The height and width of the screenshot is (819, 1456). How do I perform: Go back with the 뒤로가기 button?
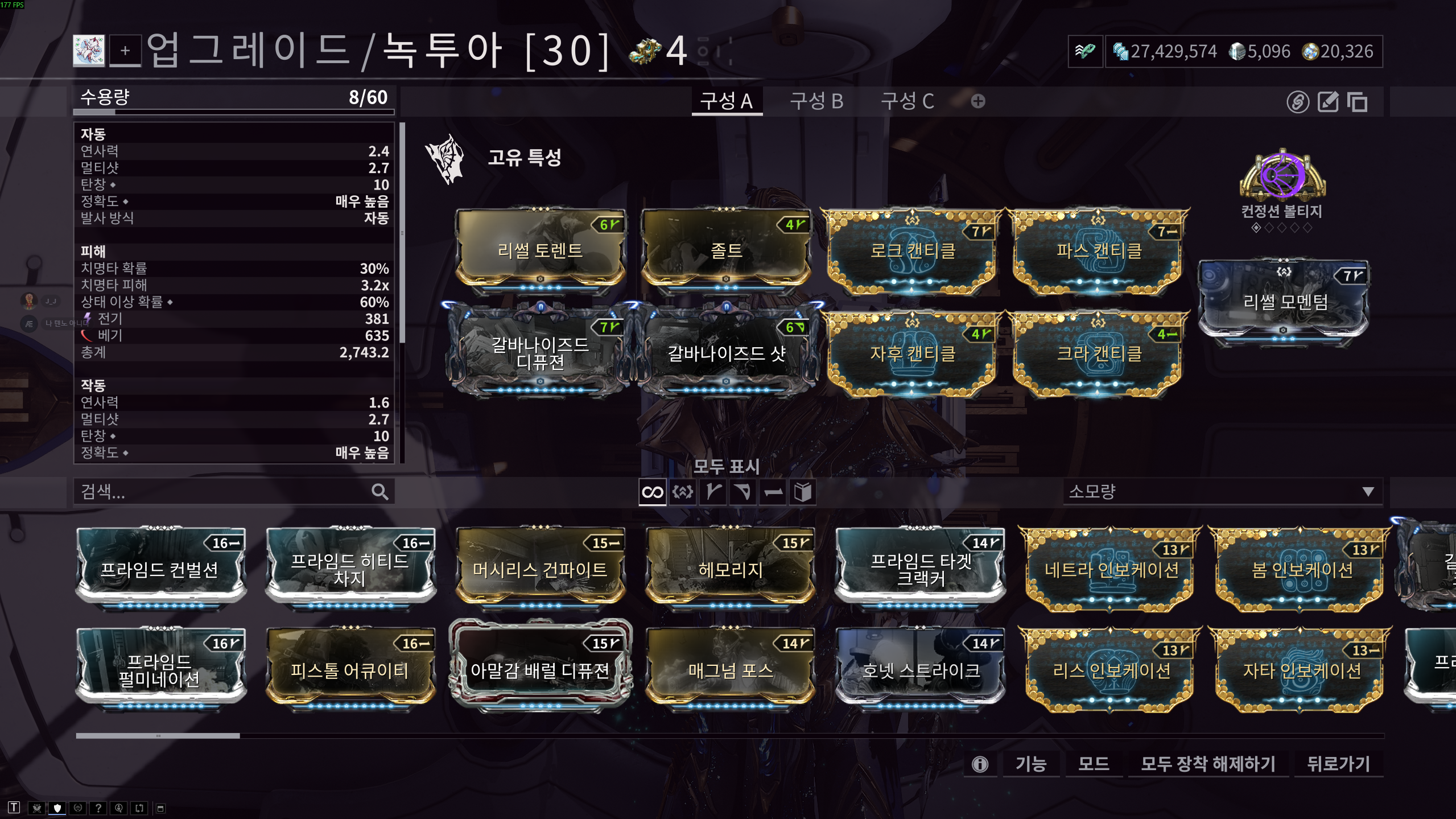[1338, 763]
